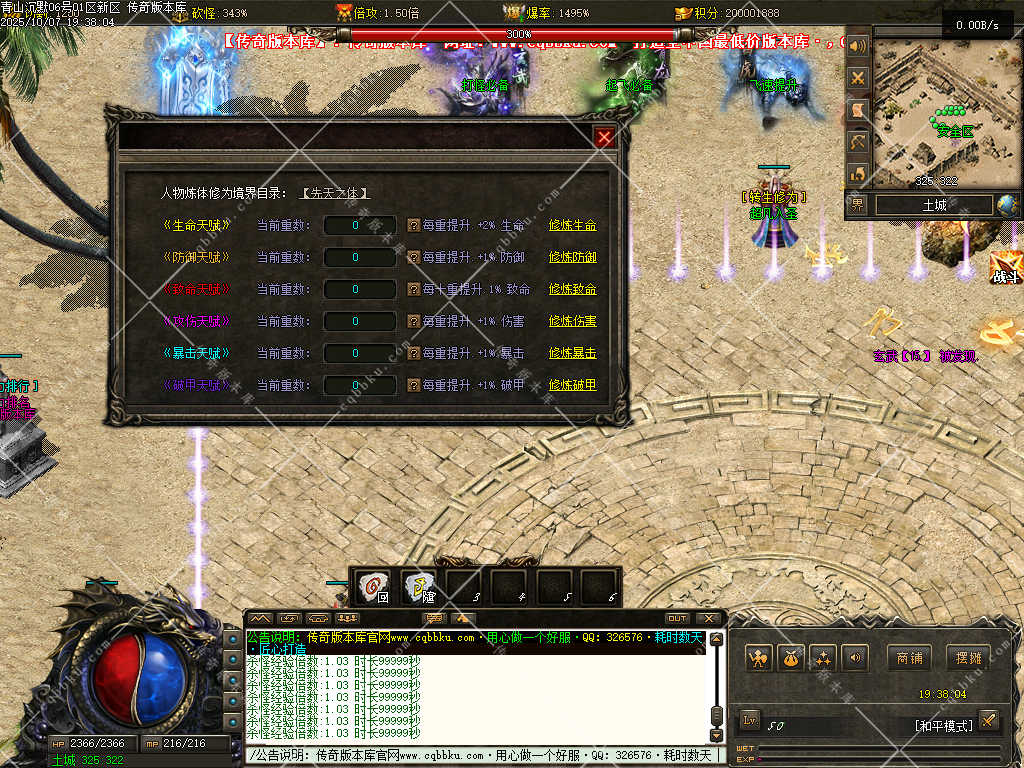Open the 修炼破甲 armor-break training link

572,385
